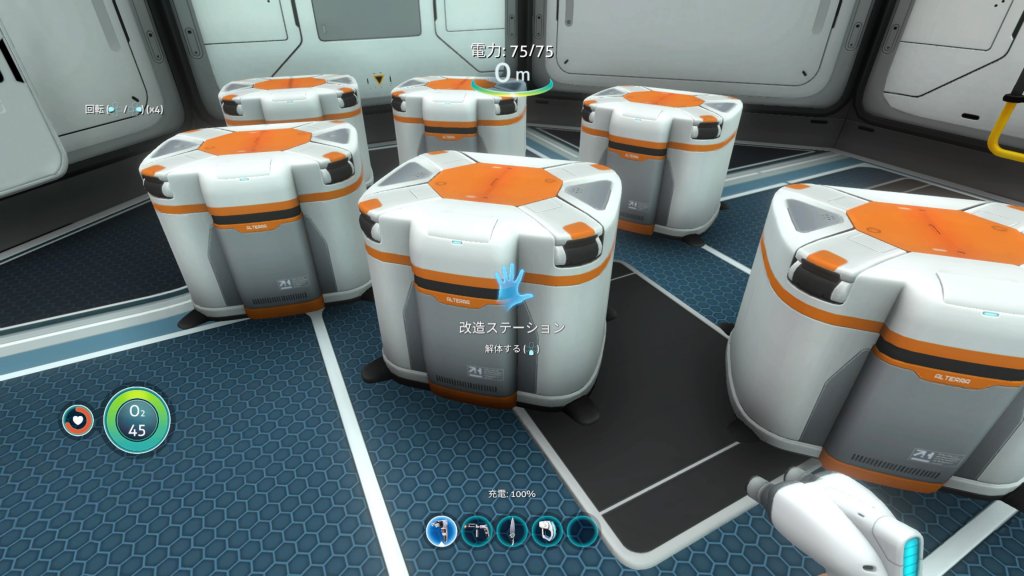Select the Habitat Builder hotbar slot
The height and width of the screenshot is (576, 1024).
click(x=441, y=530)
